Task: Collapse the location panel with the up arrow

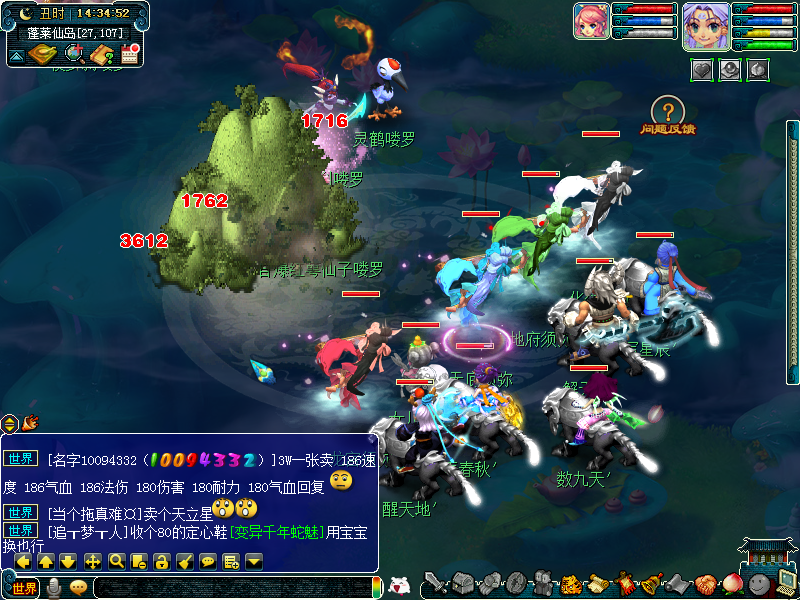Action: (x=17, y=56)
